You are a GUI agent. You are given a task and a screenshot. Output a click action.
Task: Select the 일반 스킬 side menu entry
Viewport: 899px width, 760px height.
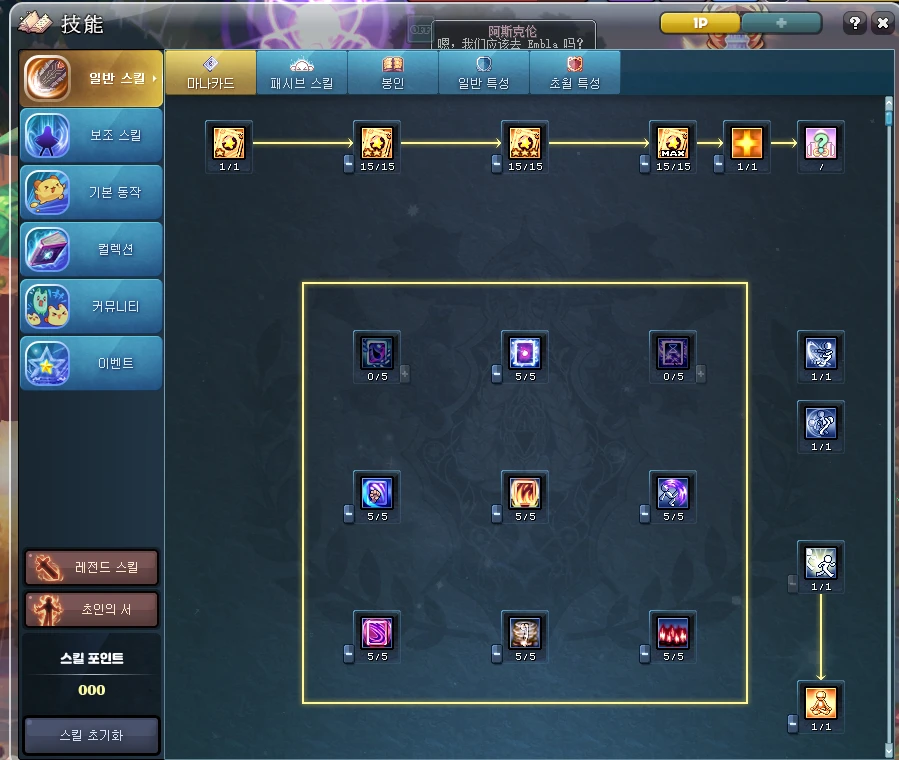pos(92,79)
